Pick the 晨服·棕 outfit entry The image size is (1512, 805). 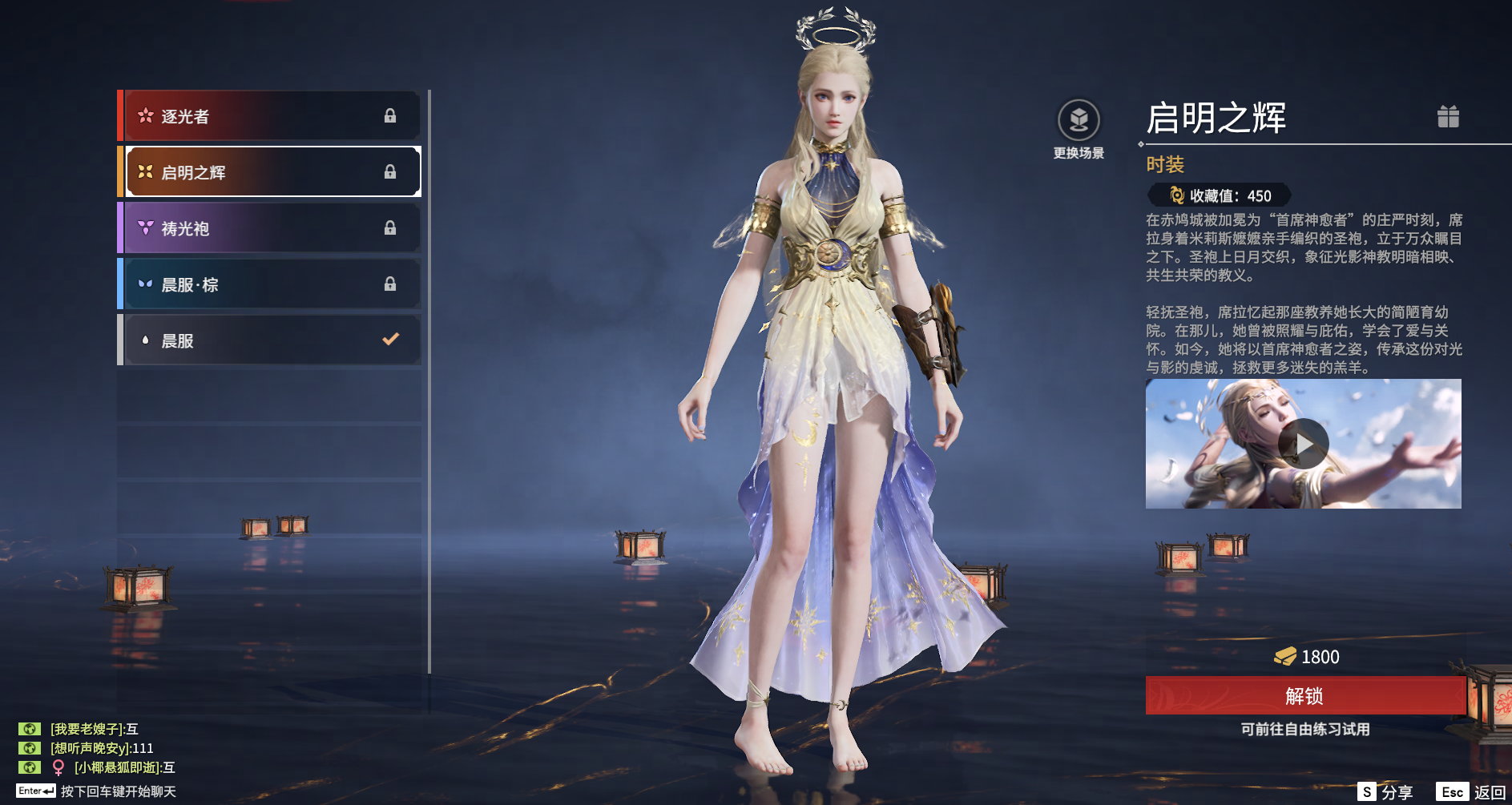point(271,284)
